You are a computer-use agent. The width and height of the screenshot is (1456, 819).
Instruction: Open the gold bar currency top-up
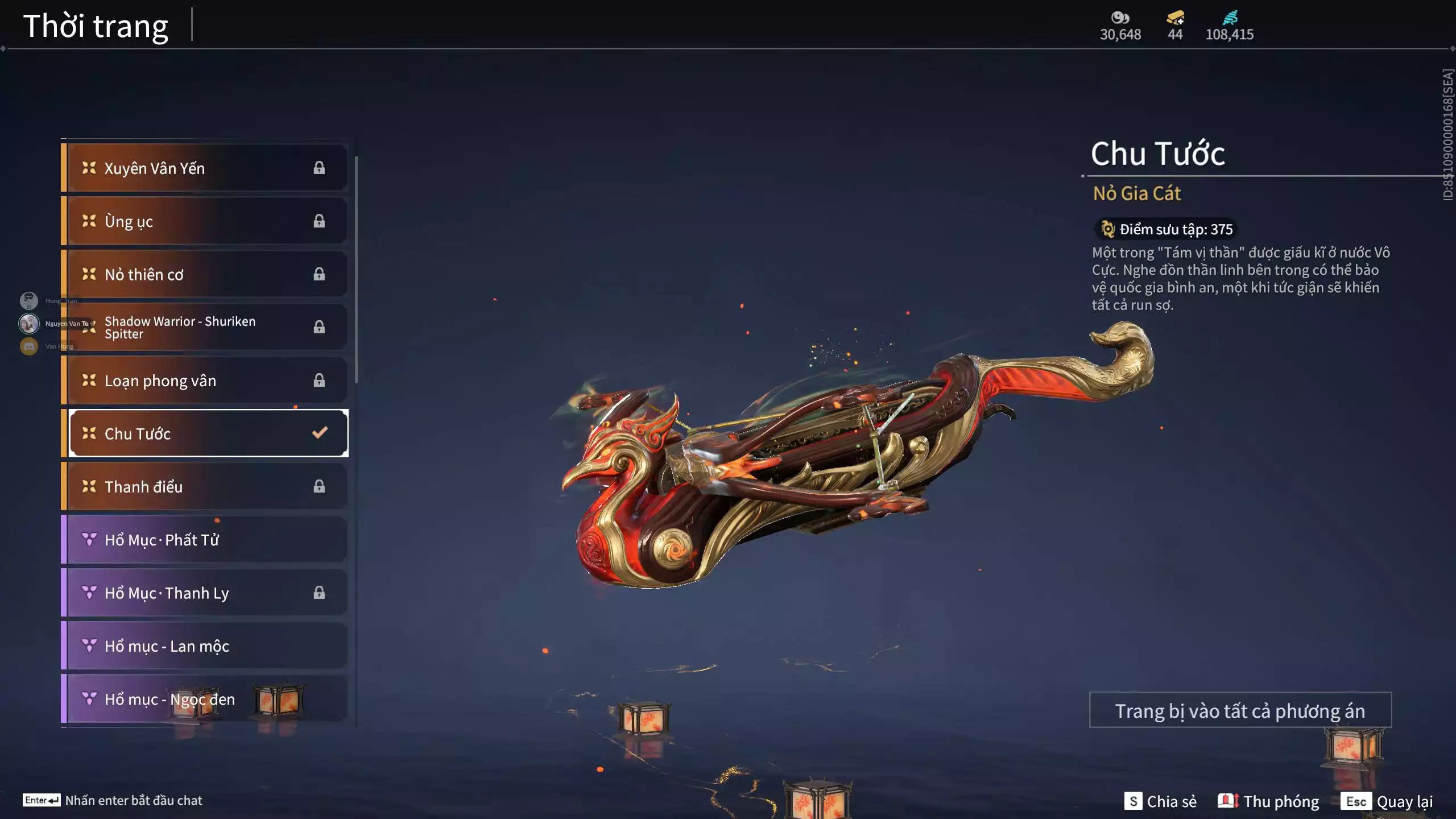1175,18
